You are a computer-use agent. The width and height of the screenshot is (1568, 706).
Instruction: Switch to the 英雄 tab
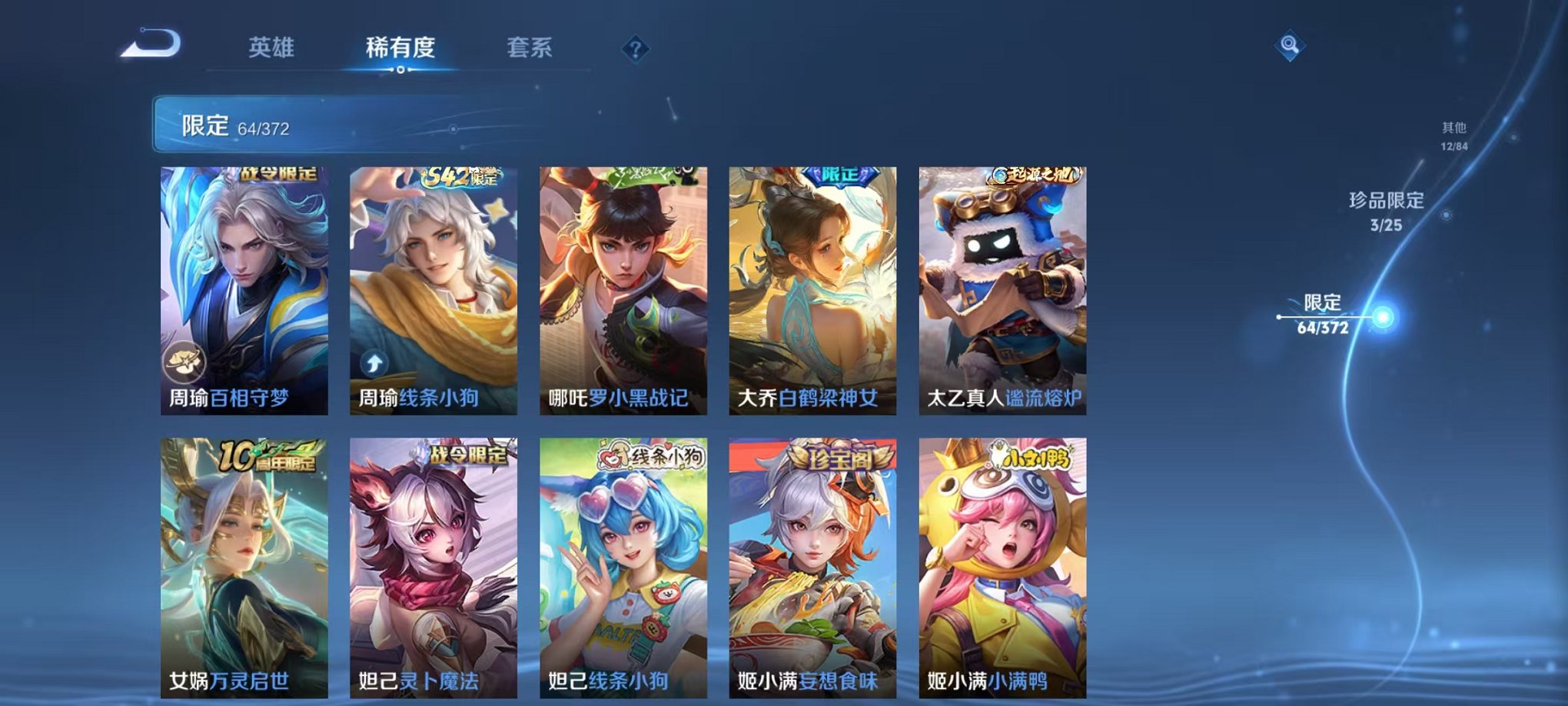(x=272, y=48)
